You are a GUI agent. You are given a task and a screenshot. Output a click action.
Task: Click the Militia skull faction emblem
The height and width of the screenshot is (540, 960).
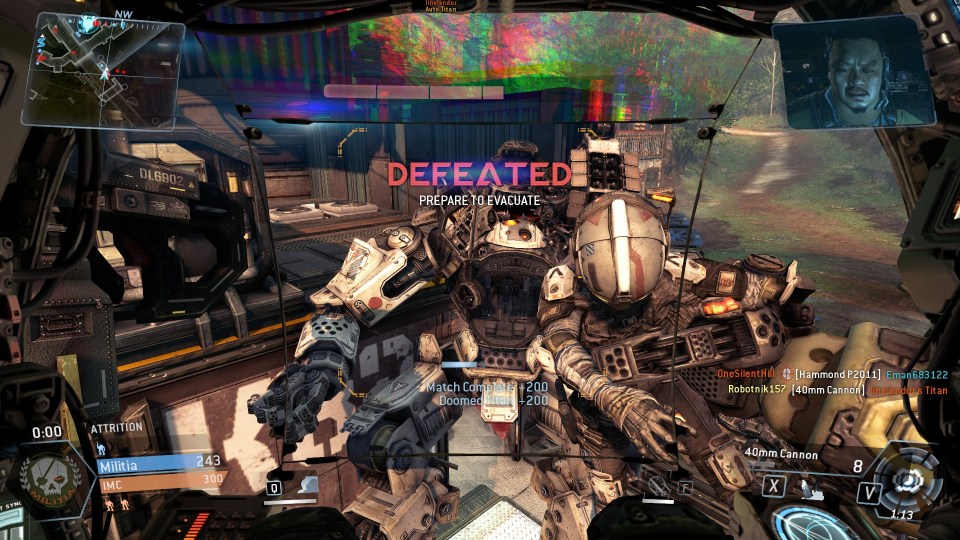point(48,476)
